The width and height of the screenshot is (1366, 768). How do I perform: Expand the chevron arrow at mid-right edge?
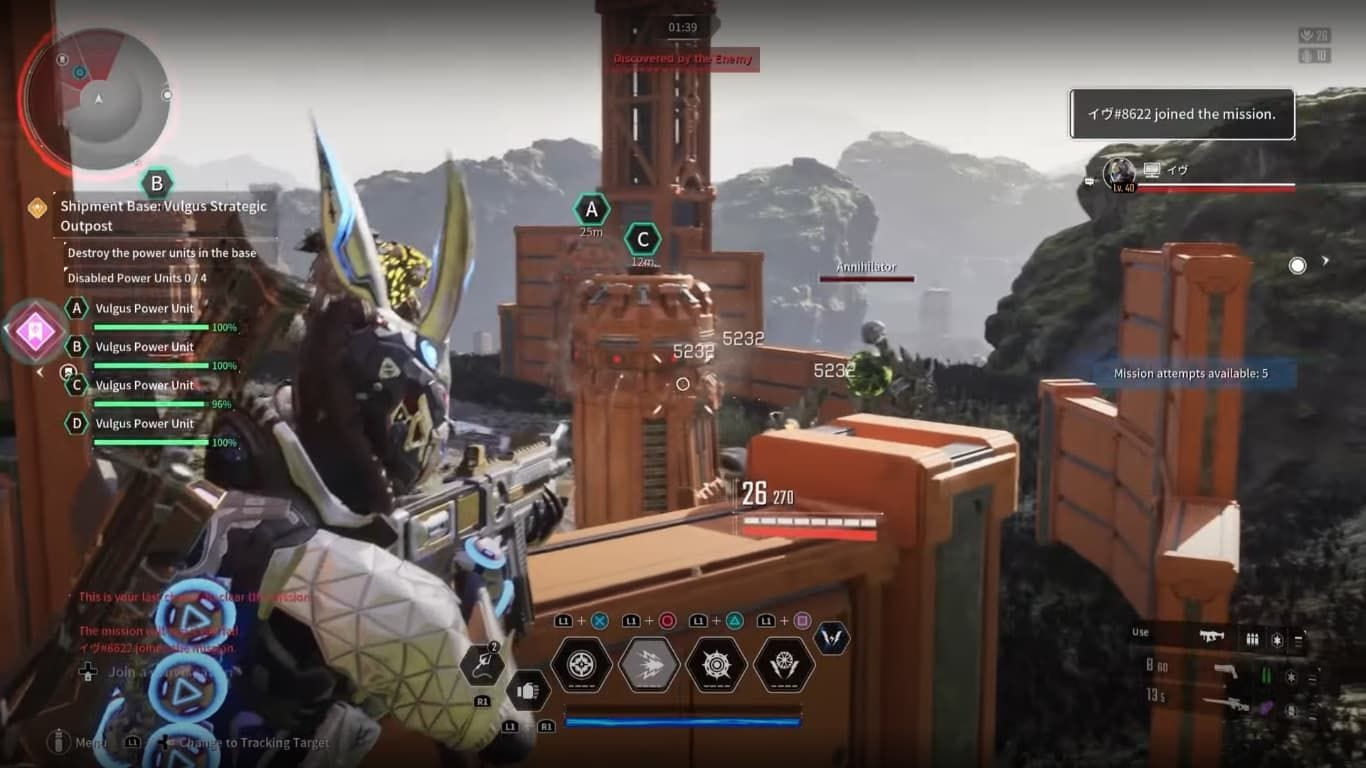(x=1326, y=261)
